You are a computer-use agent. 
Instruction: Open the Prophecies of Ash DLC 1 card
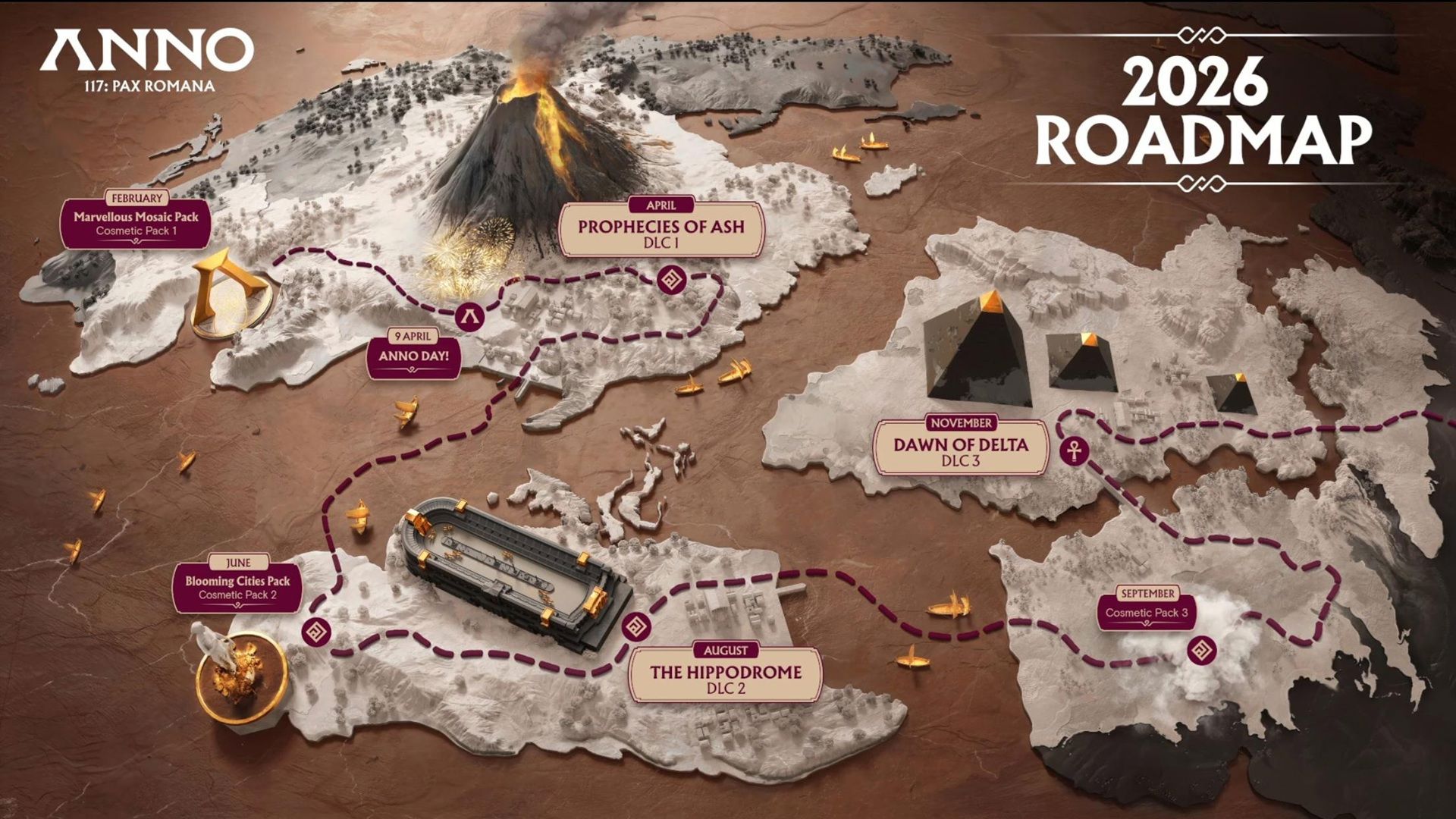pos(661,231)
